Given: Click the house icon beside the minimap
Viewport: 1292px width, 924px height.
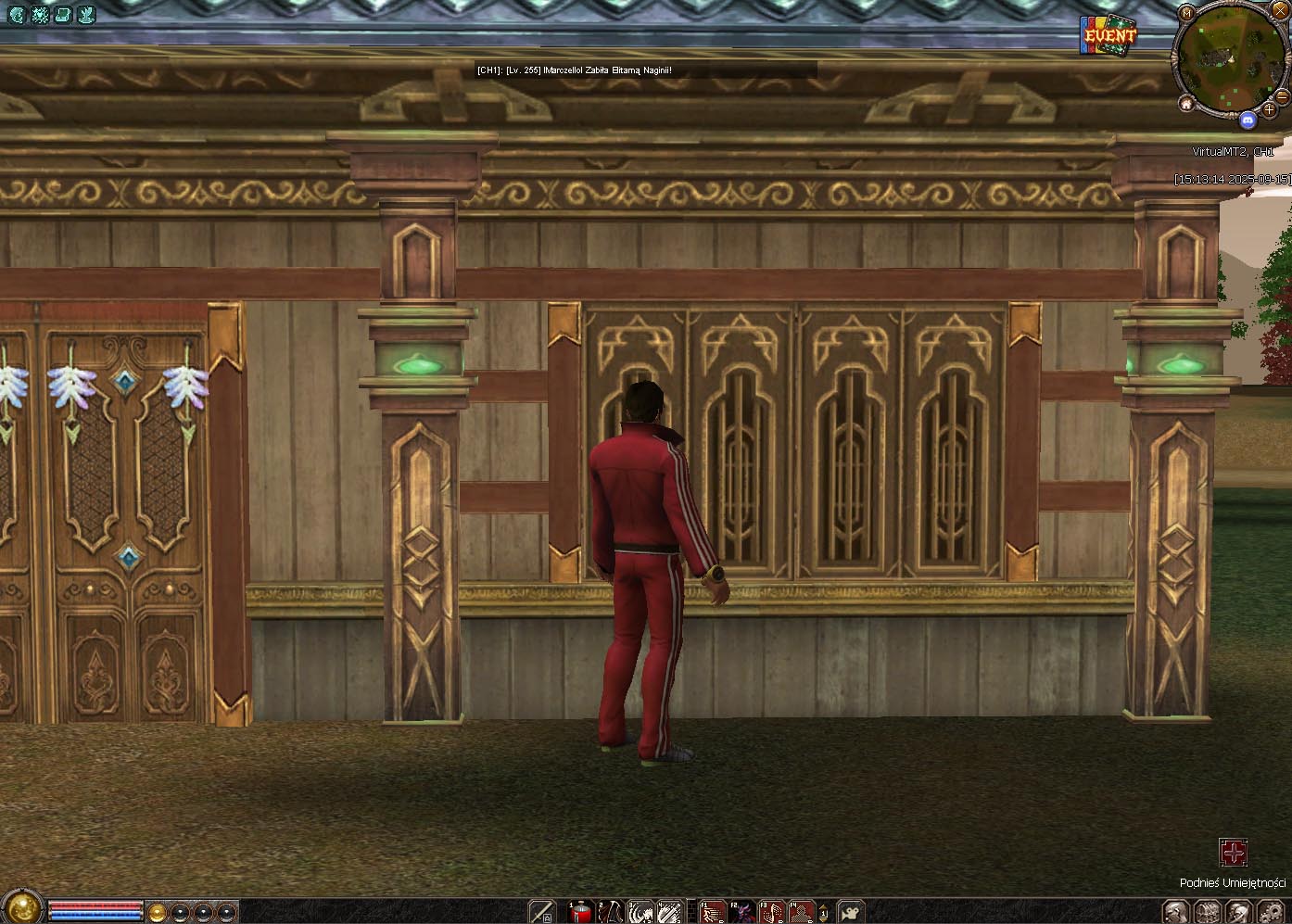Looking at the screenshot, I should click(x=1185, y=106).
